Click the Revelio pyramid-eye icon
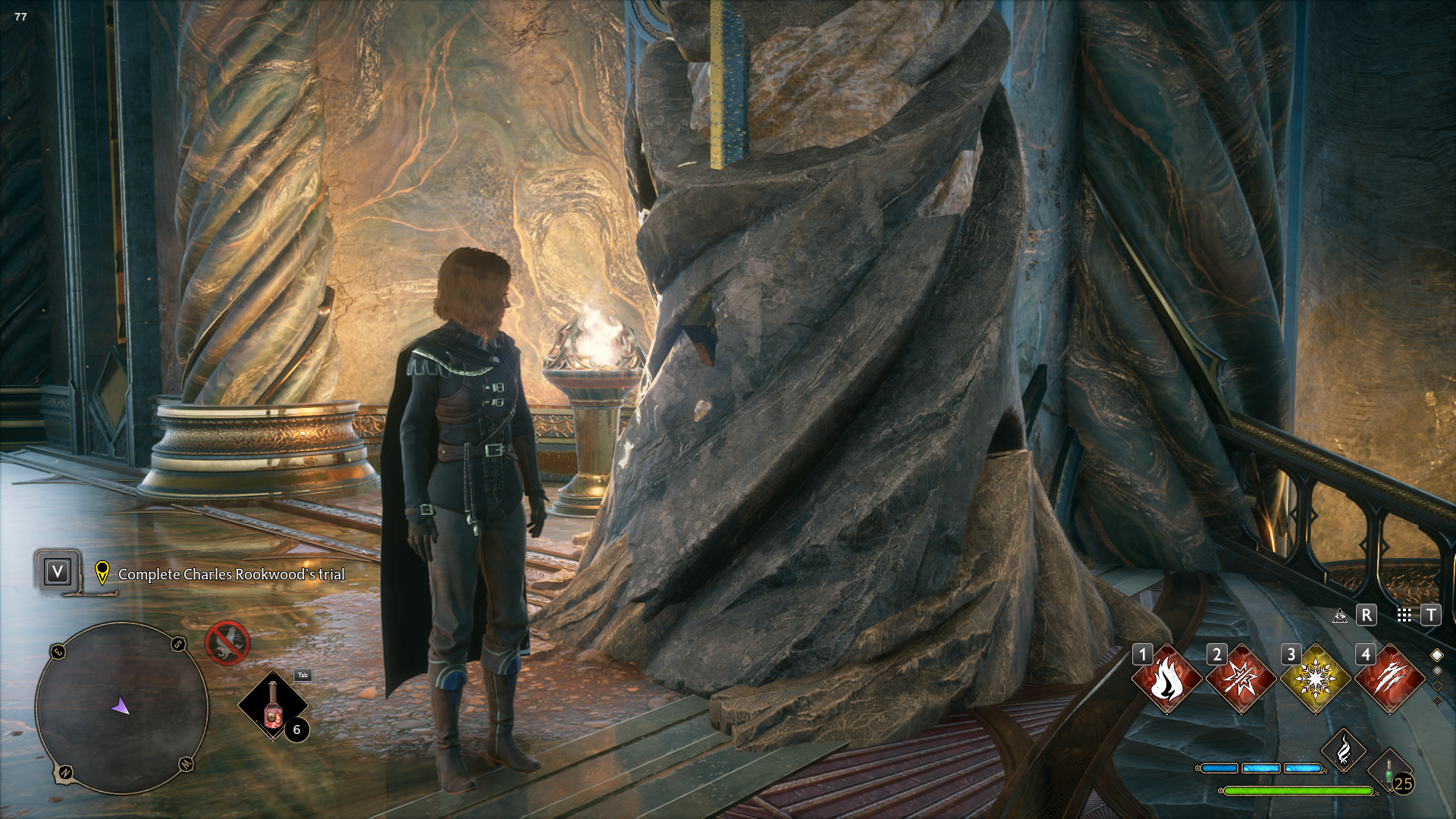 pos(1340,615)
